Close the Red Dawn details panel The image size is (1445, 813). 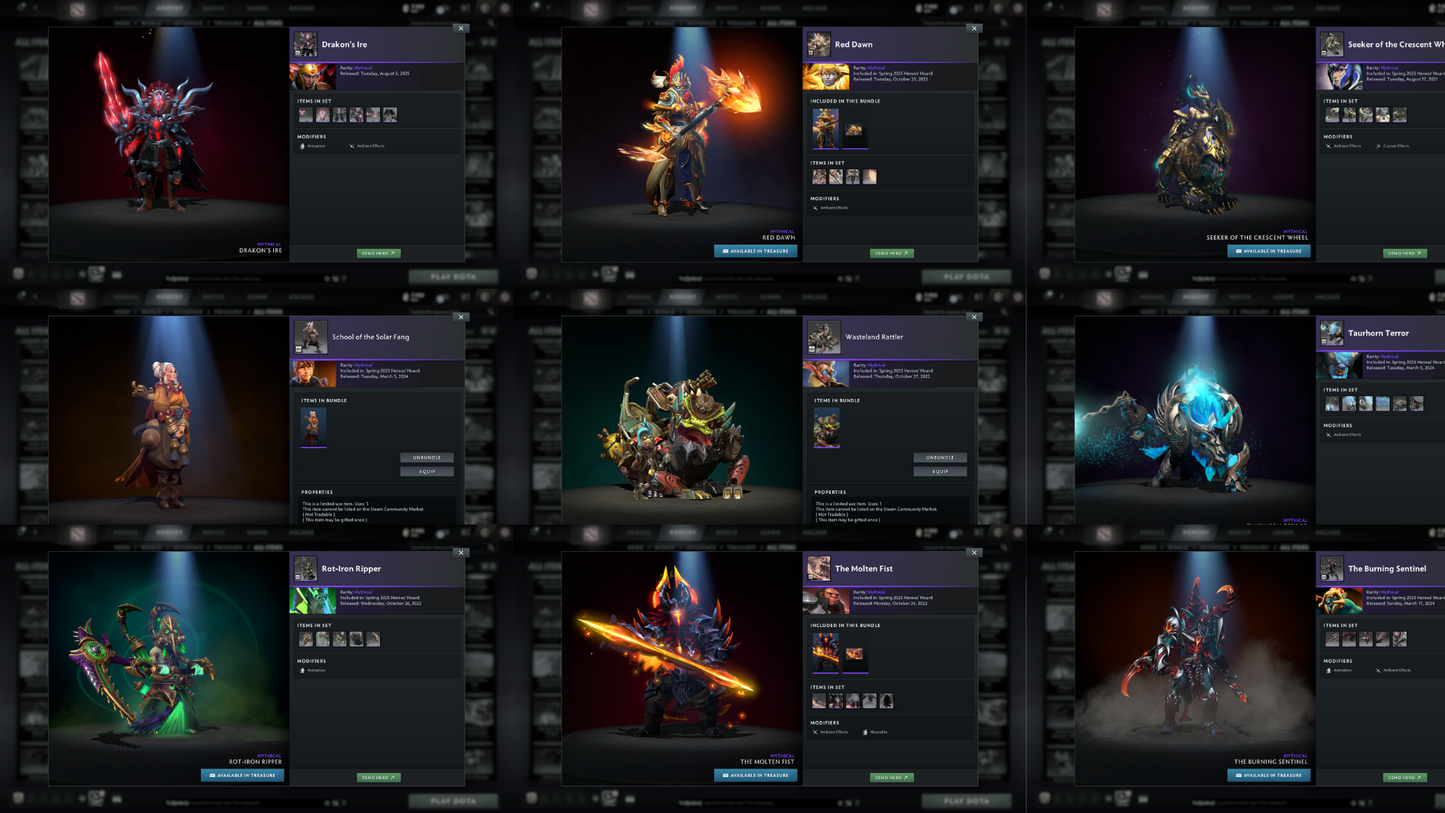[974, 28]
